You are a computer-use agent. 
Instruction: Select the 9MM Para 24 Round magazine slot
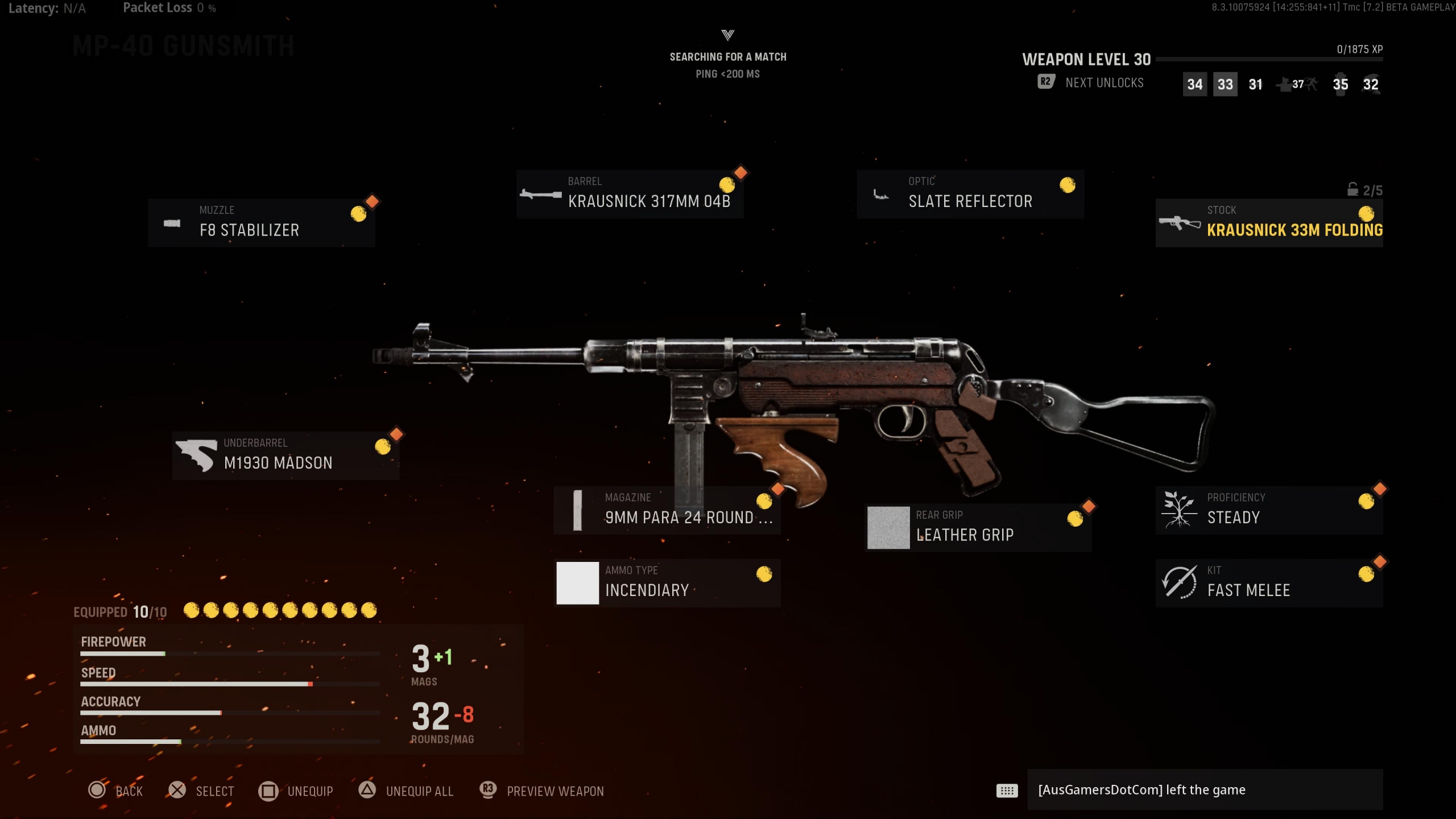click(x=667, y=510)
